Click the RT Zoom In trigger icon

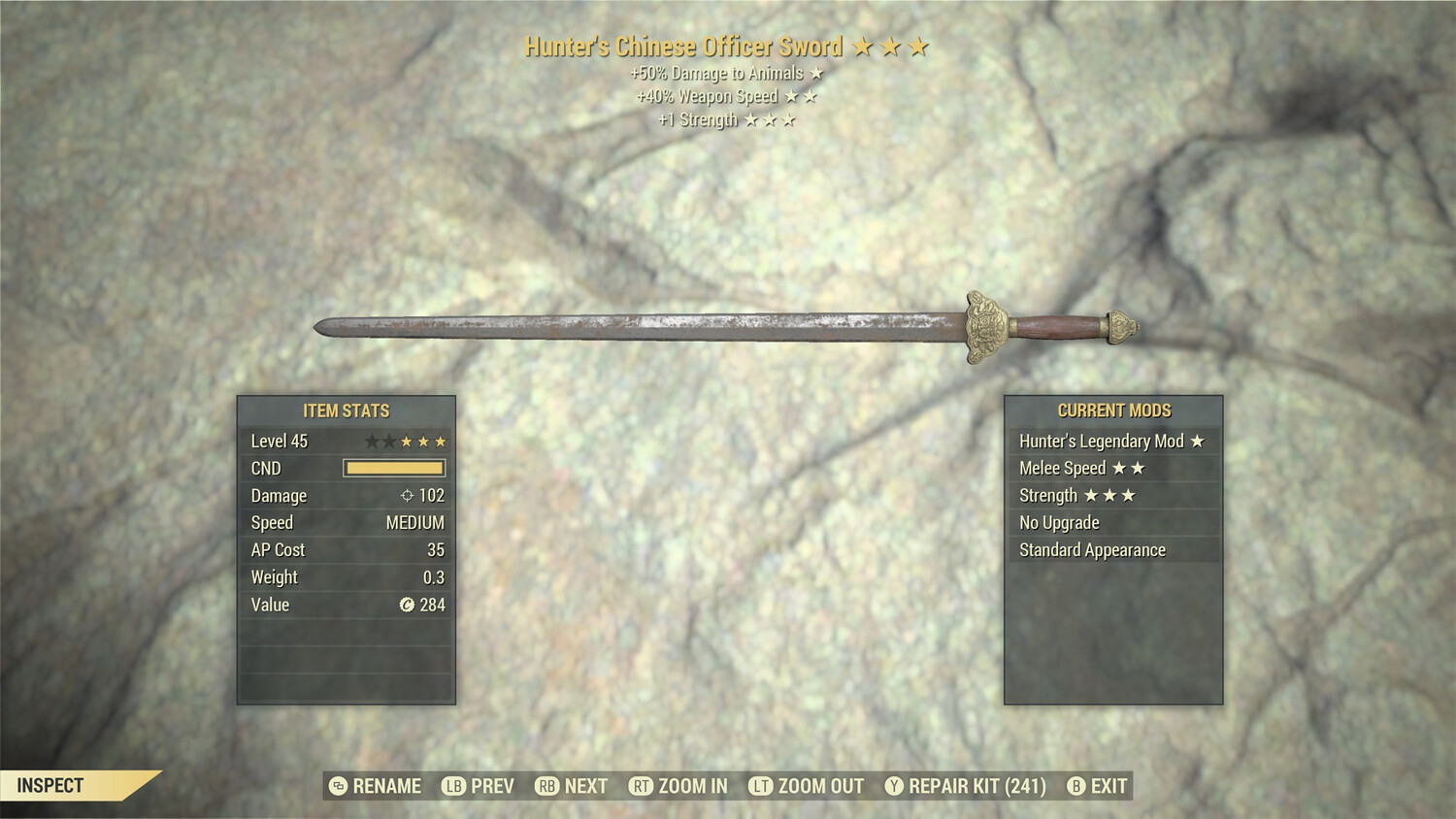click(641, 786)
